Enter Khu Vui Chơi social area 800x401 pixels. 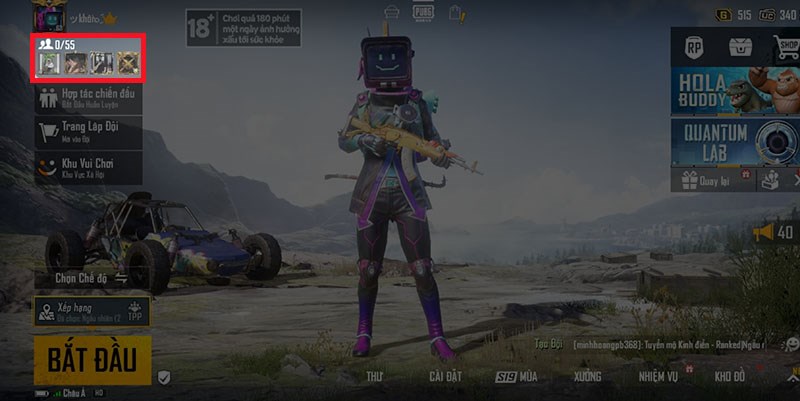point(88,166)
